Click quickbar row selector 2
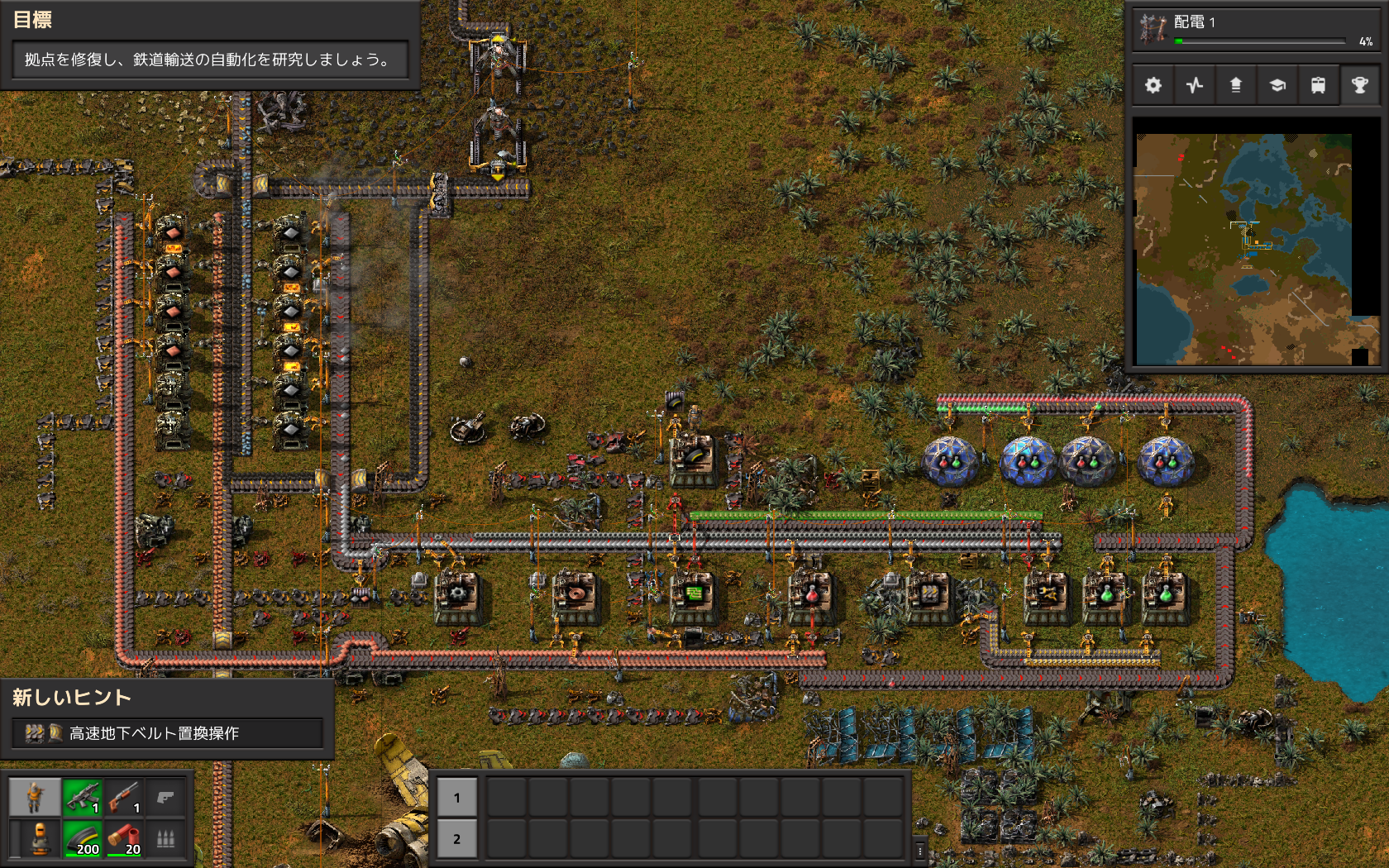 (456, 839)
